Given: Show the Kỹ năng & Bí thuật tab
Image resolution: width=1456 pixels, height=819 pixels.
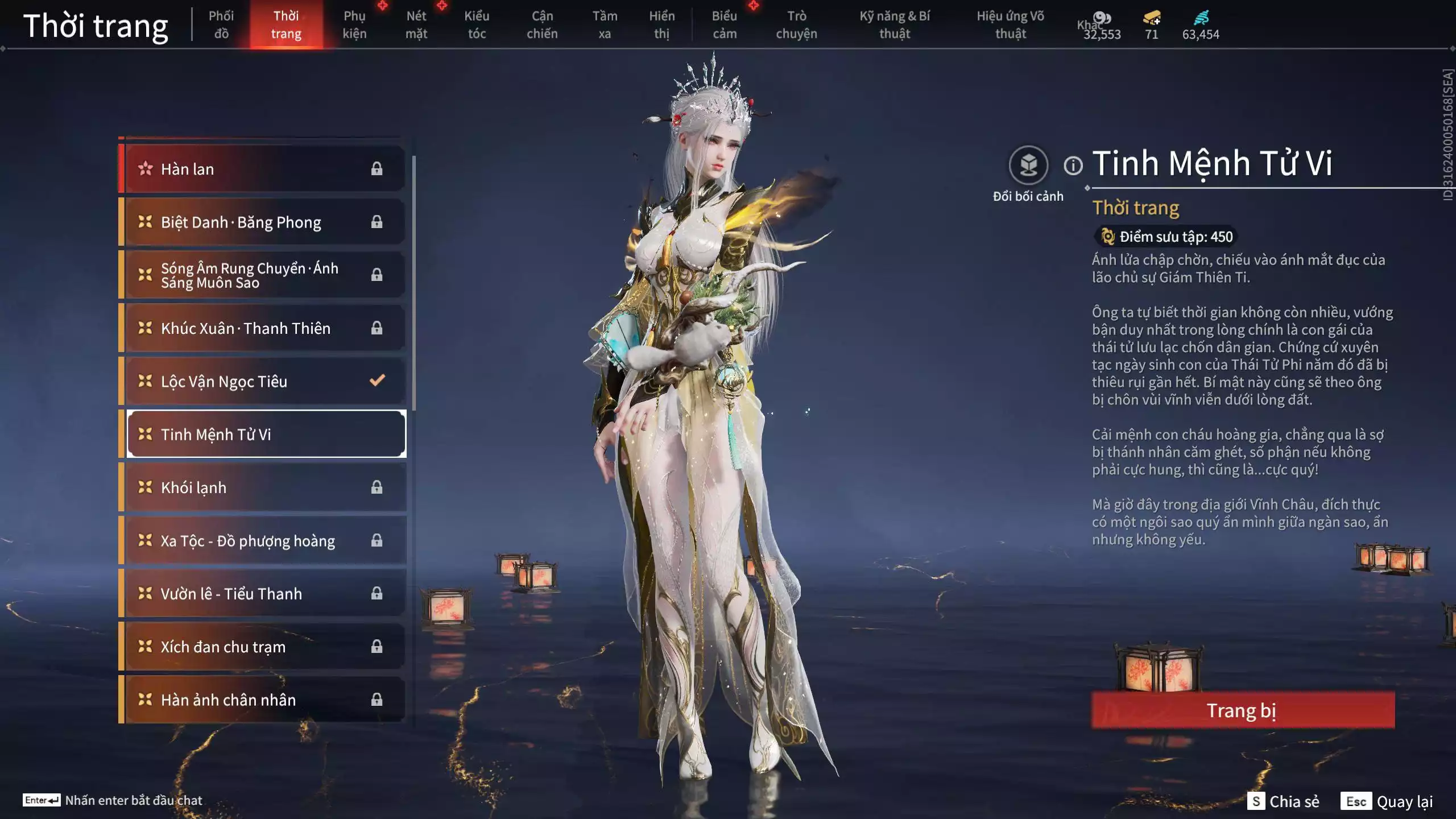Looking at the screenshot, I should (x=895, y=25).
